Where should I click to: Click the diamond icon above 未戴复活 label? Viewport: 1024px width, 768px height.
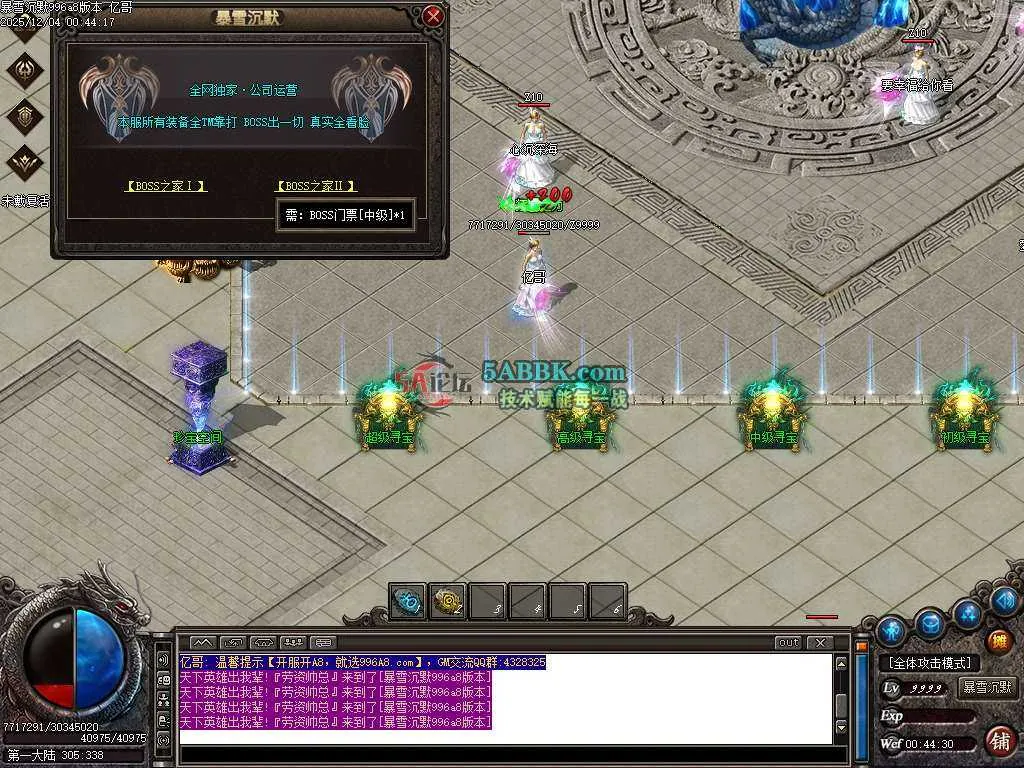tap(25, 160)
